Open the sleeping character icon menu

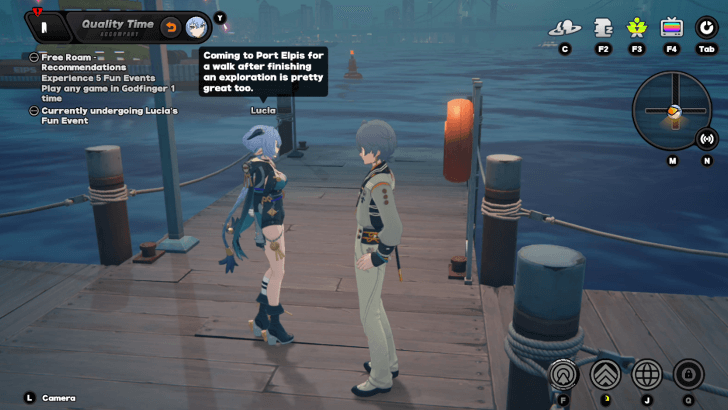tap(603, 28)
